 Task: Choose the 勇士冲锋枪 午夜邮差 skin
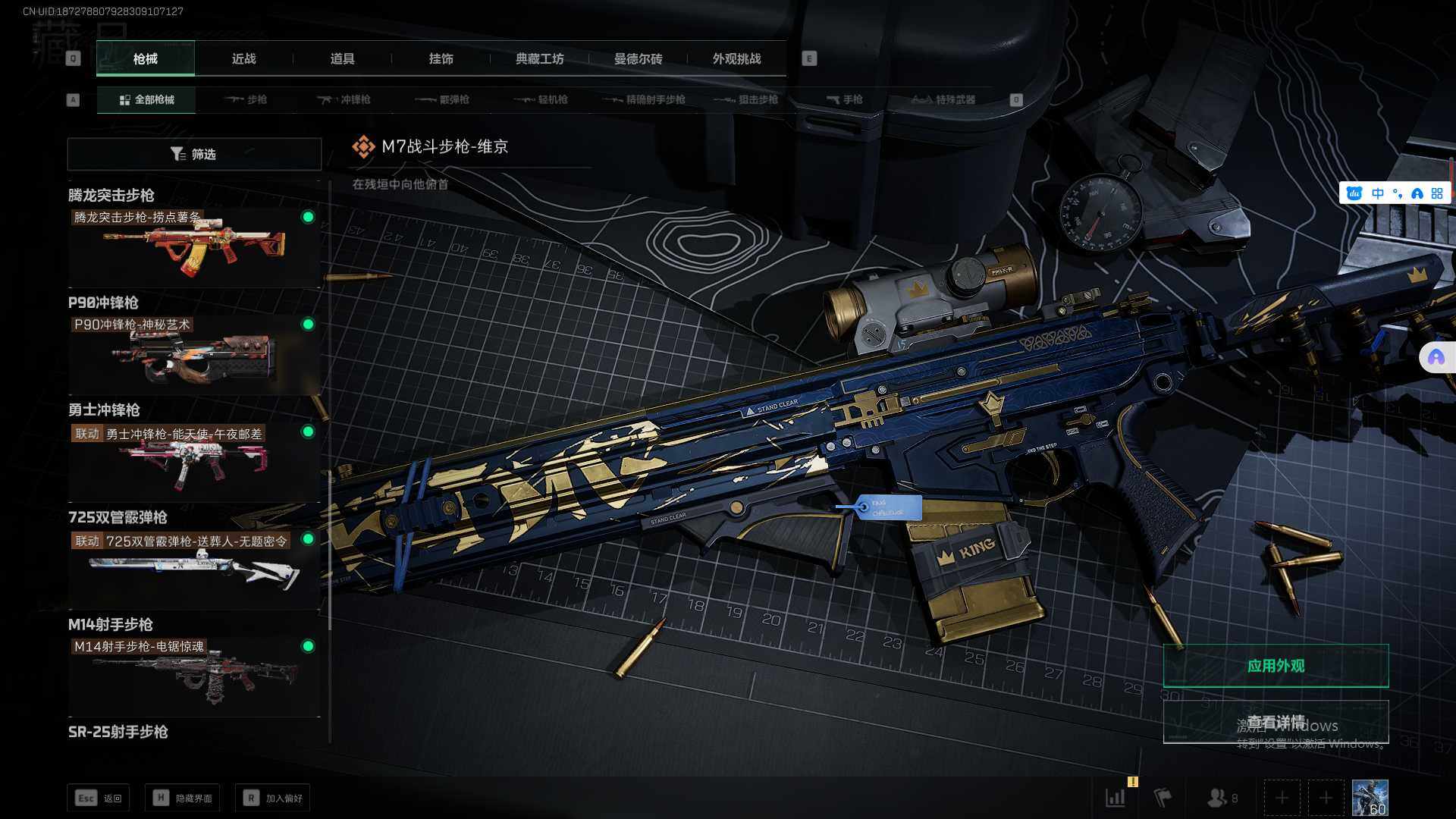click(x=194, y=462)
